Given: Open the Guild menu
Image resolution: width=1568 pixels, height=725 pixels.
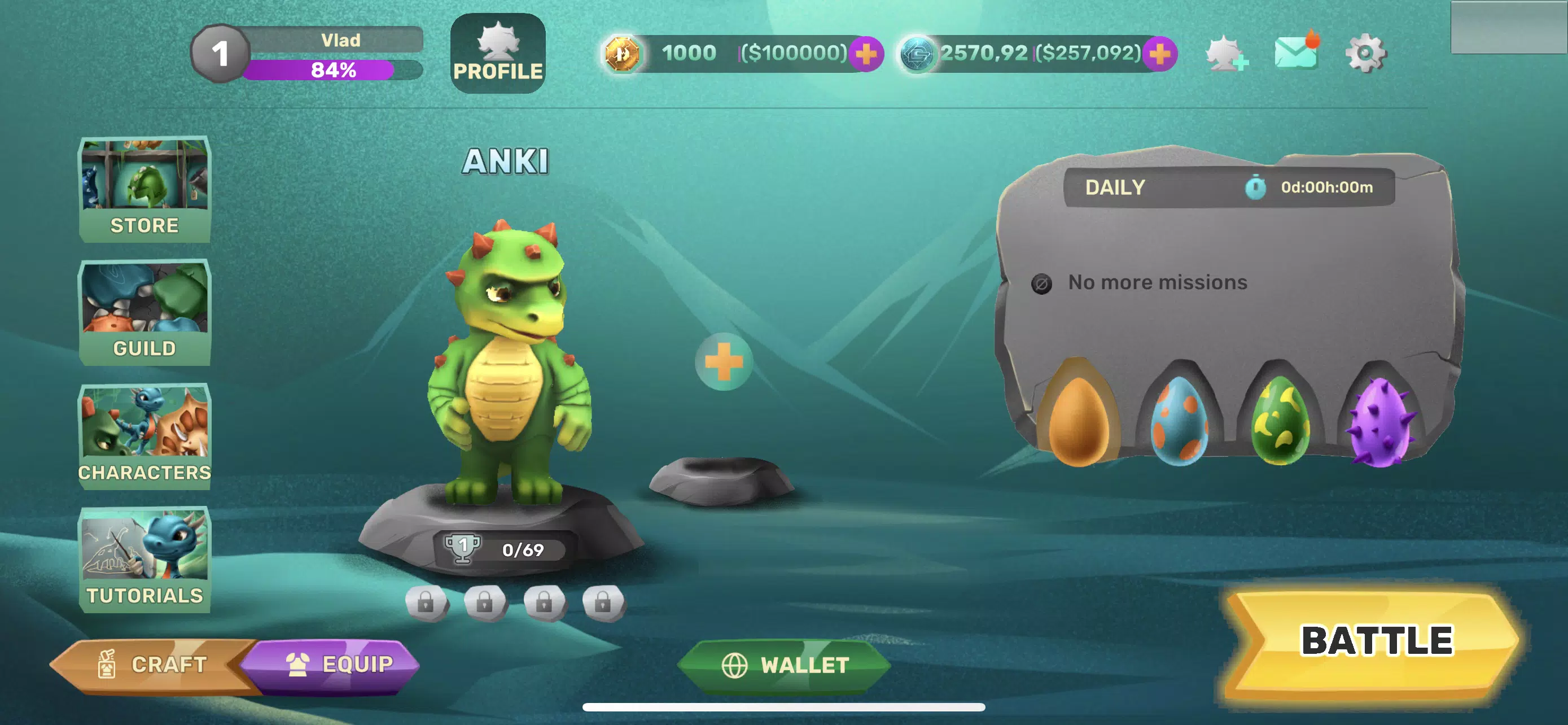Looking at the screenshot, I should point(144,312).
